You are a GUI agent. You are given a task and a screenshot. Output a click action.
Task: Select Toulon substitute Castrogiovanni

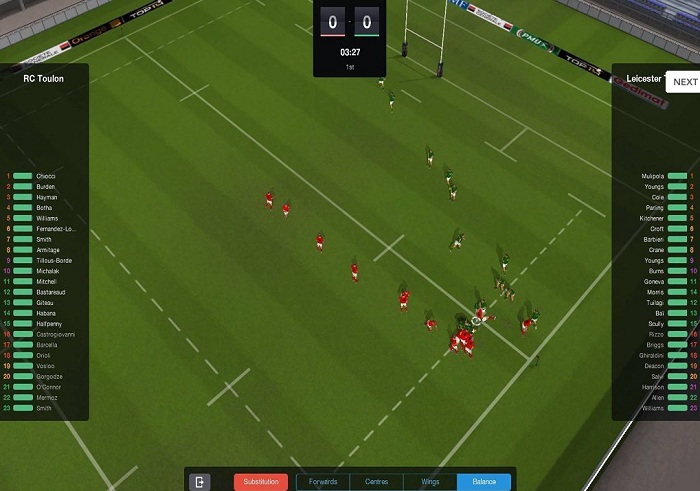tap(54, 334)
